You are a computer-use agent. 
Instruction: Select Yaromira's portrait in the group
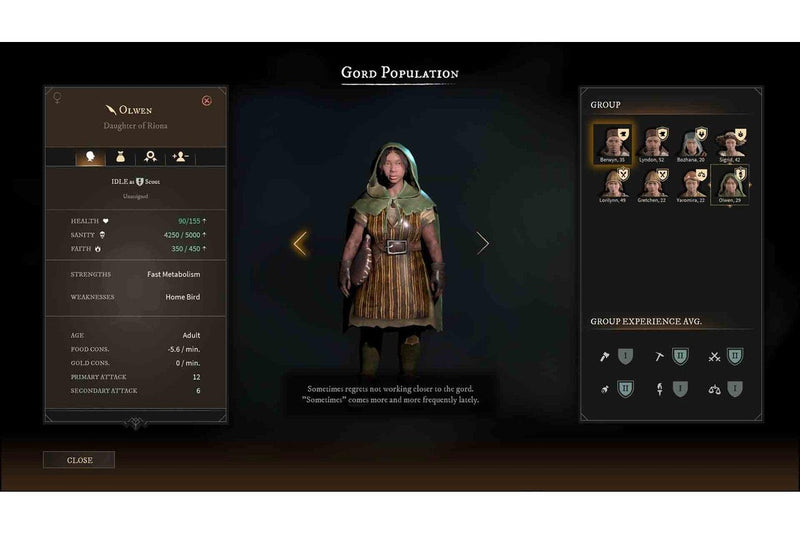point(693,183)
